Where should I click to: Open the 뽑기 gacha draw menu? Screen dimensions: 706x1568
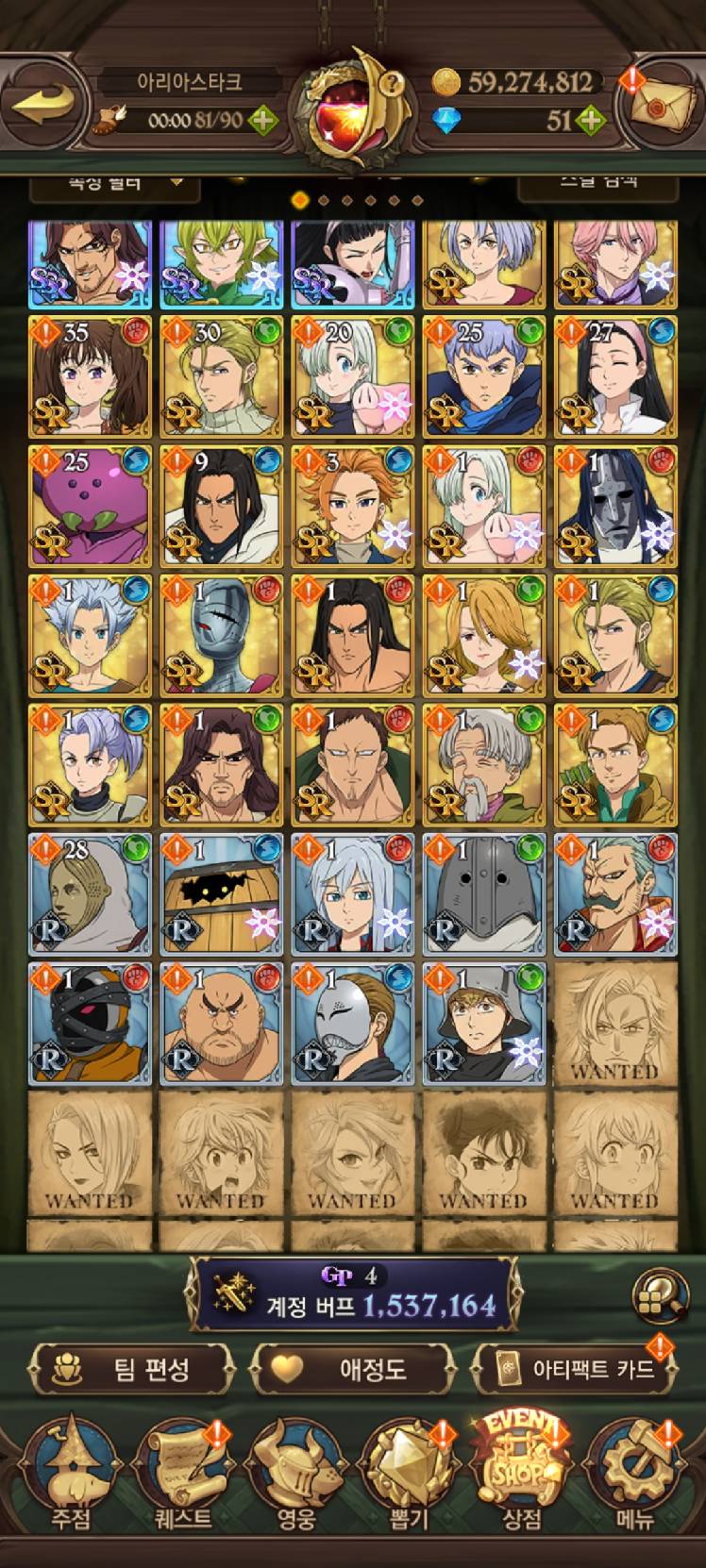click(409, 1476)
